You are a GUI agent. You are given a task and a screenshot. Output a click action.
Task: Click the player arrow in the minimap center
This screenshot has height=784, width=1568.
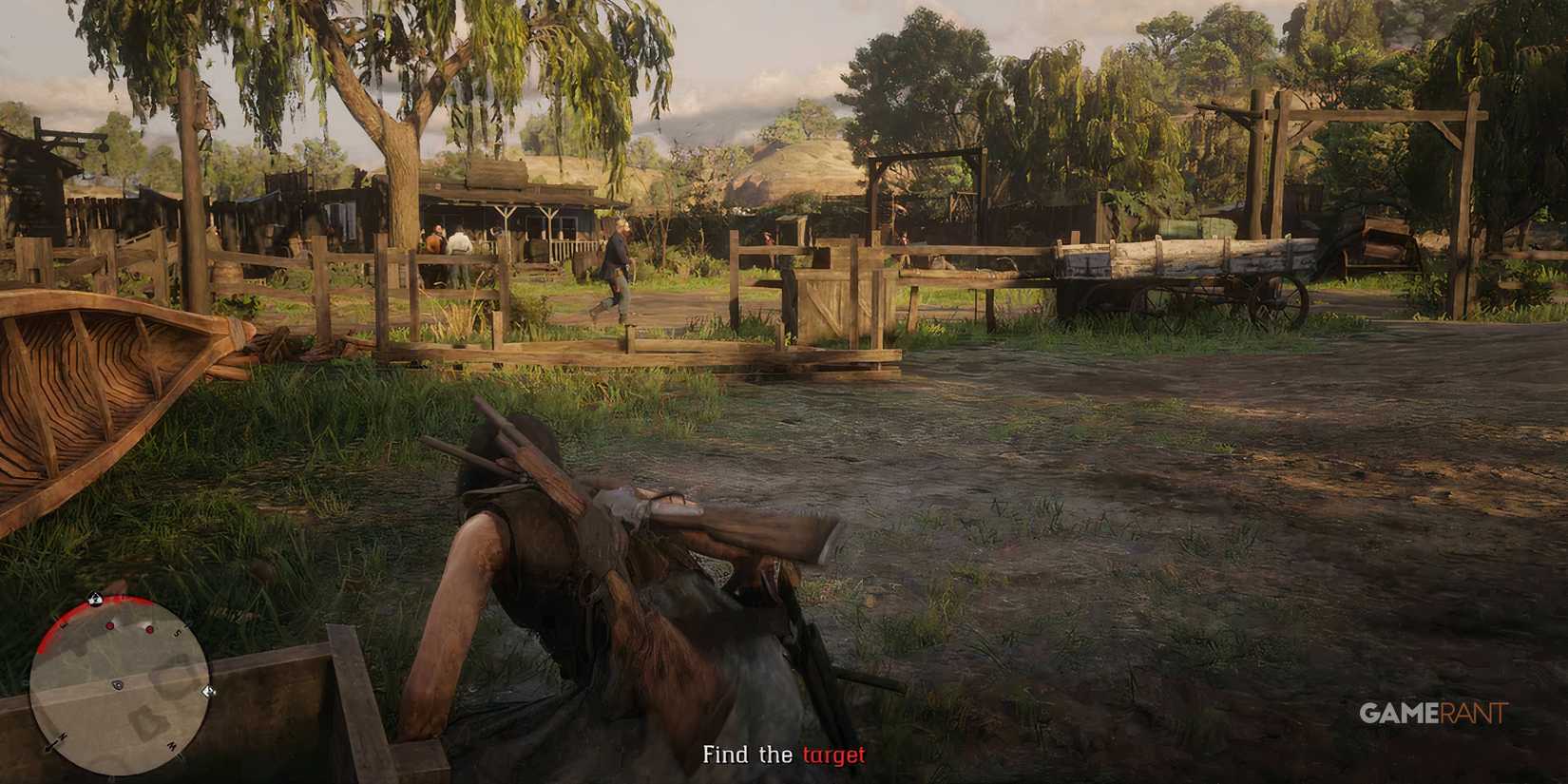coord(117,684)
